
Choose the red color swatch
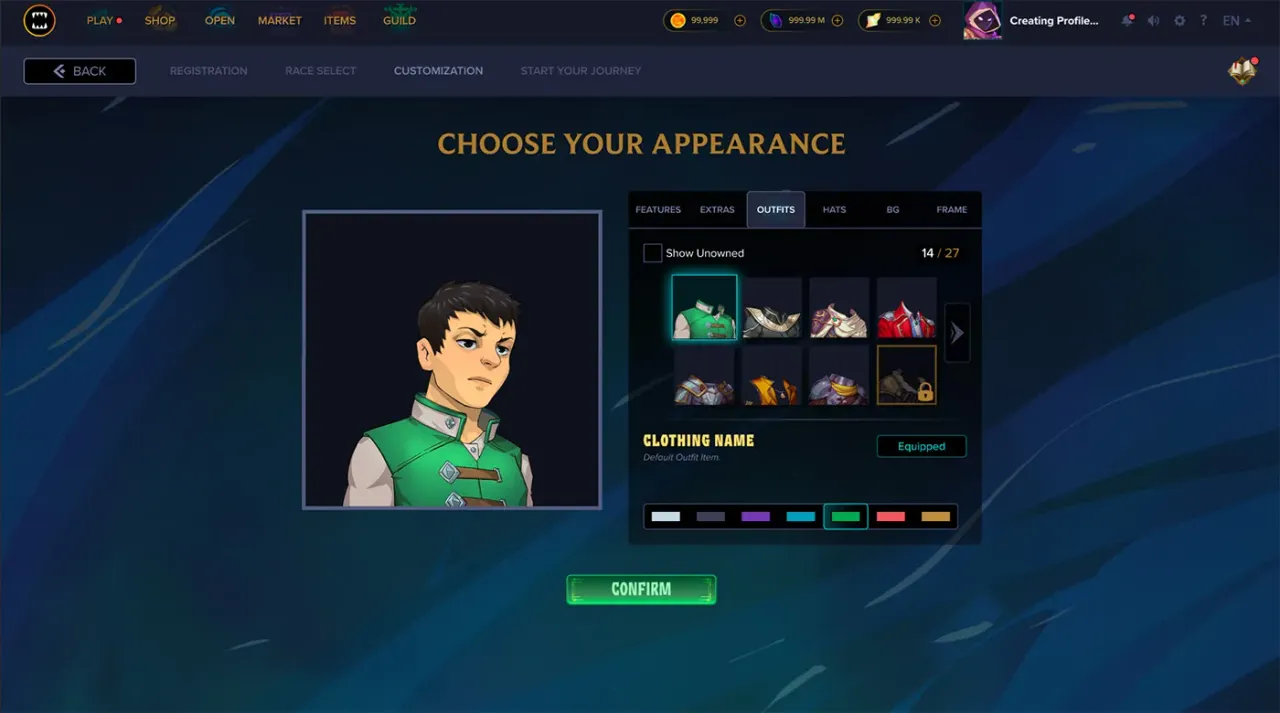pyautogui.click(x=890, y=517)
